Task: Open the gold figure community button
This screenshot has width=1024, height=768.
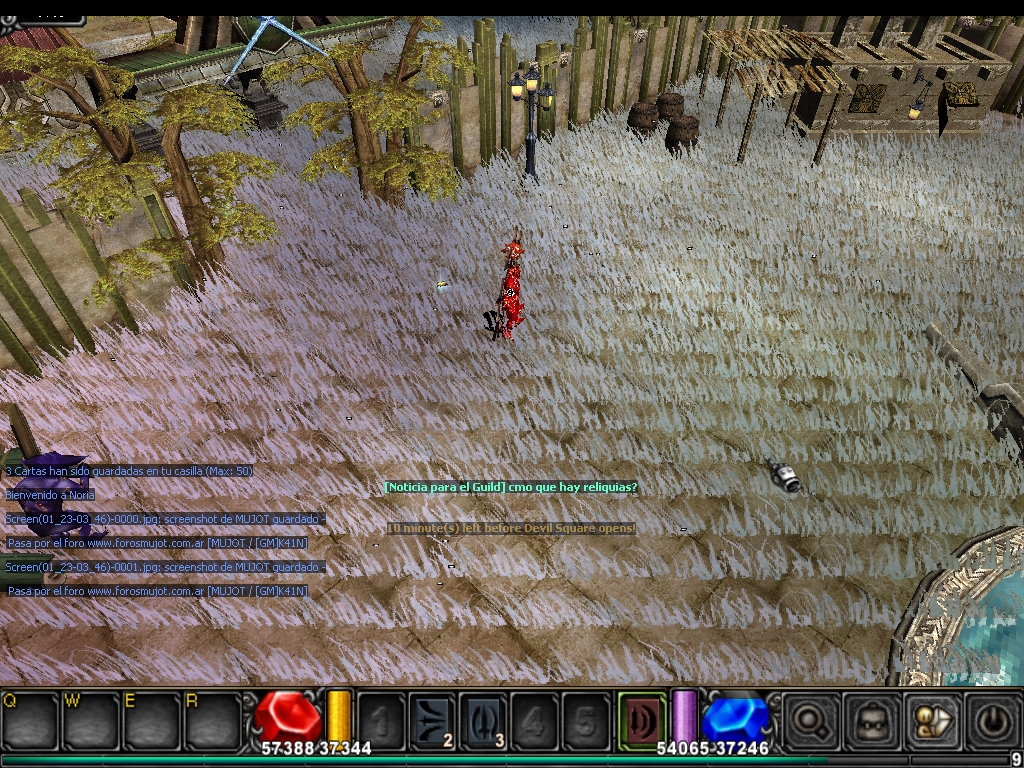Action: point(930,720)
